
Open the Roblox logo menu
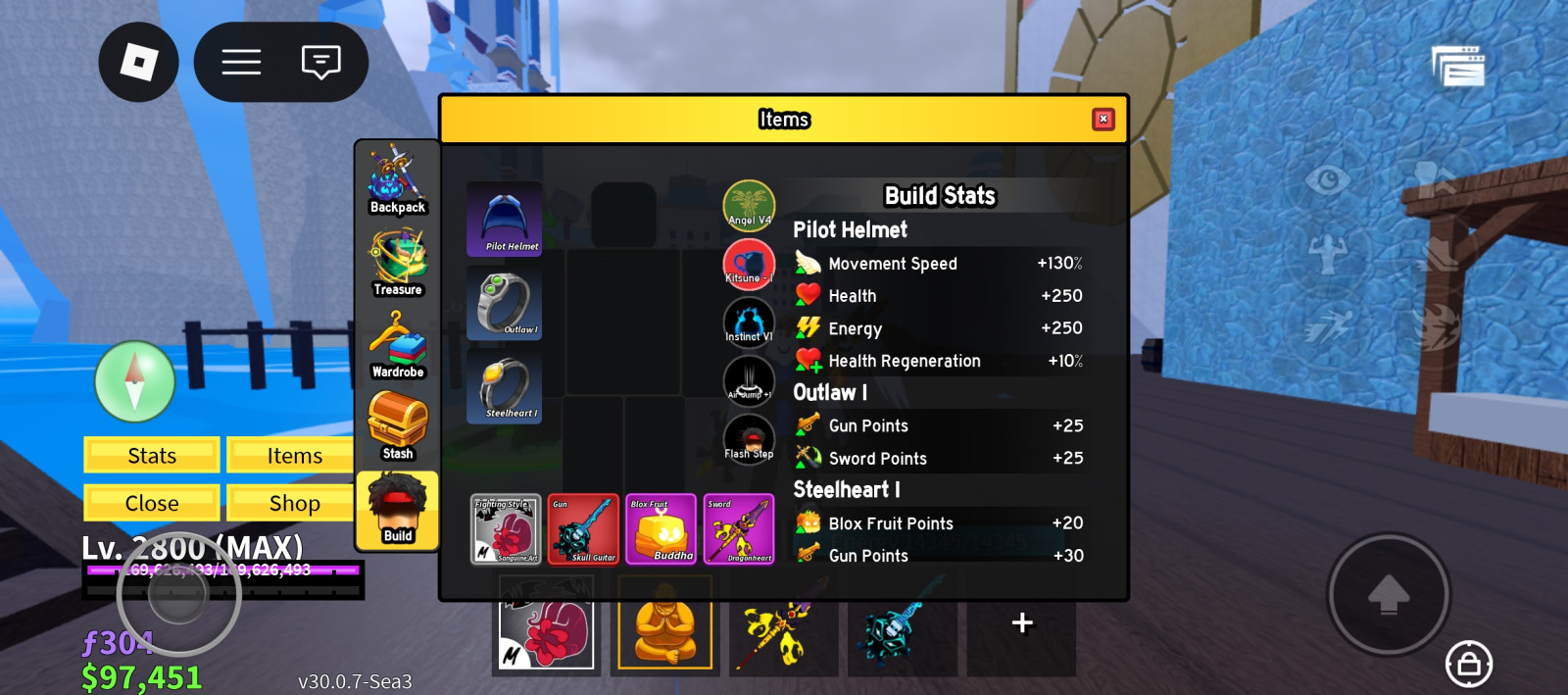tap(138, 63)
